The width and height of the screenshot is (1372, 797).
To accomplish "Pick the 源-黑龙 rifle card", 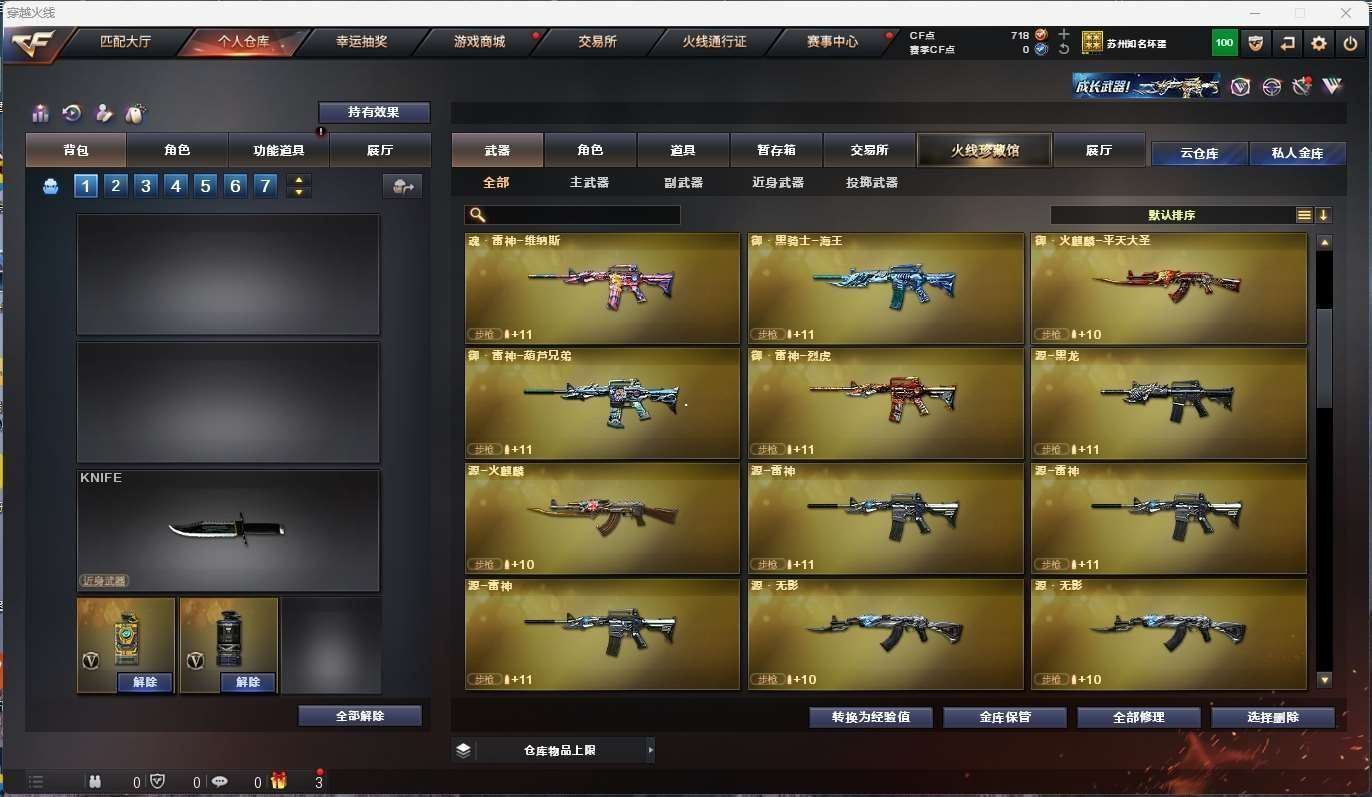I will (x=1168, y=403).
